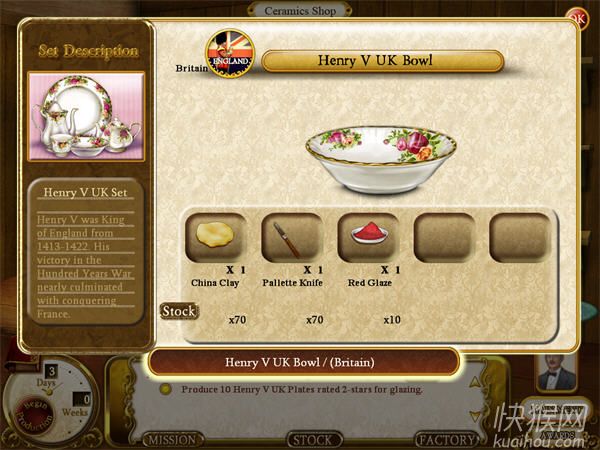Select the Pallette Knife ingredient slot
This screenshot has height=450, width=600.
point(292,238)
